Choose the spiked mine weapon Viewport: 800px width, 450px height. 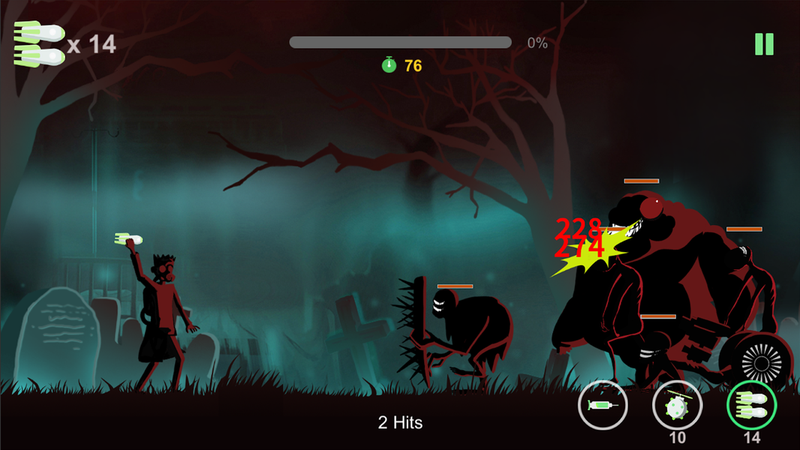point(677,406)
